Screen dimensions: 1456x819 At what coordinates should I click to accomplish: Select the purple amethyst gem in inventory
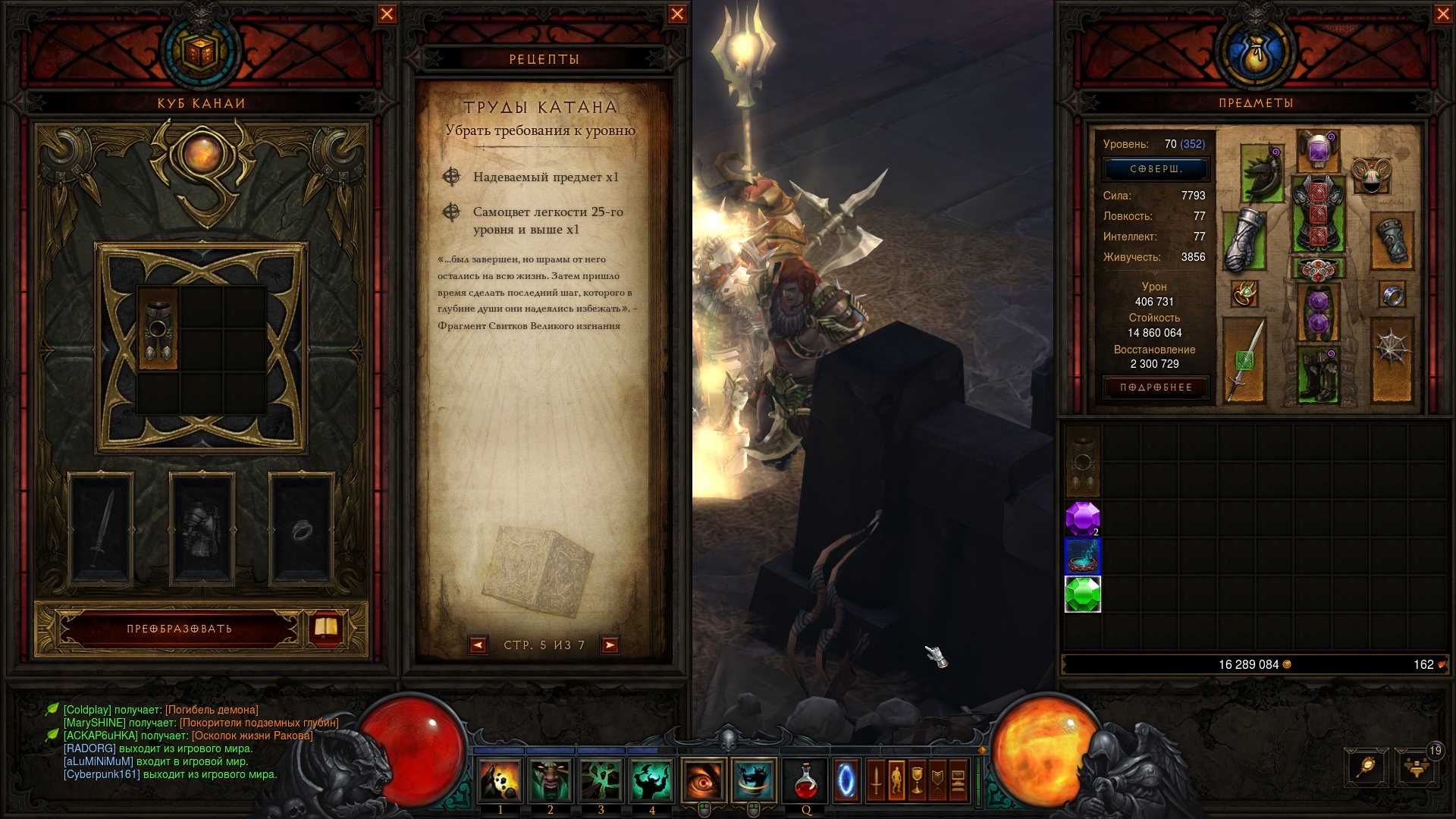click(1082, 519)
